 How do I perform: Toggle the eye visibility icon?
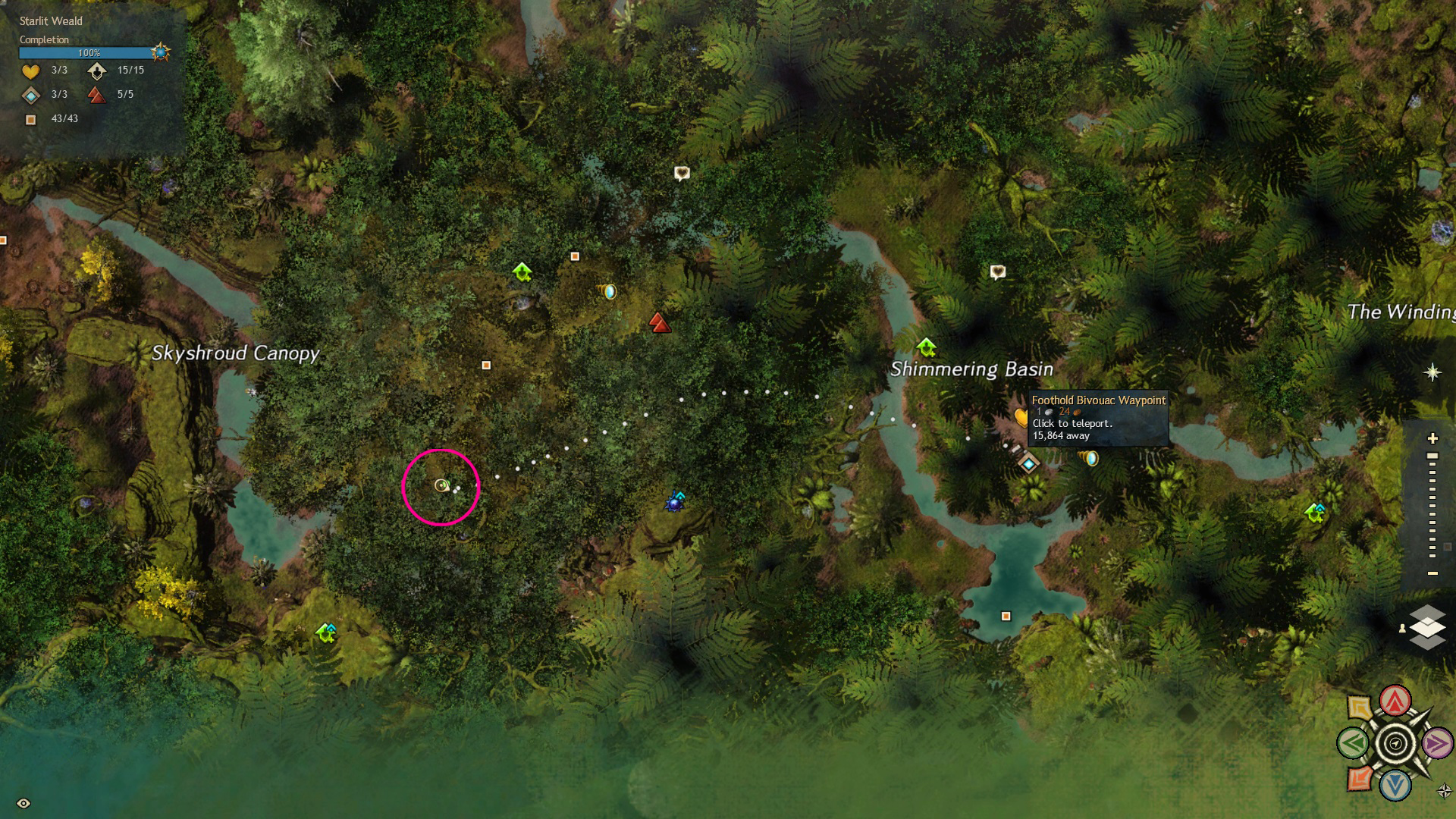coord(24,803)
